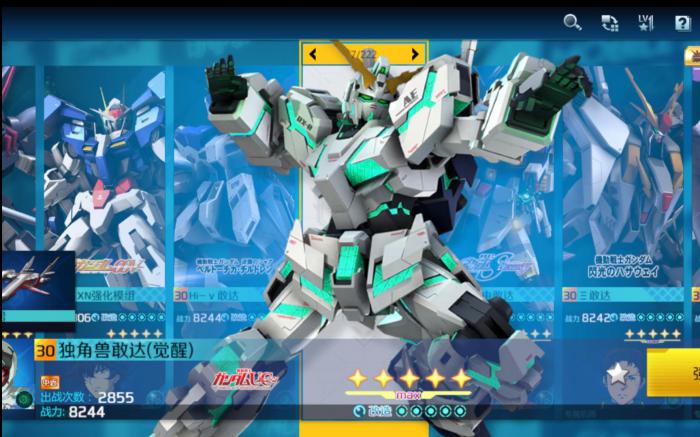700x437 pixels.
Task: Open the fighter jet thumbnail panel
Action: (x=38, y=290)
